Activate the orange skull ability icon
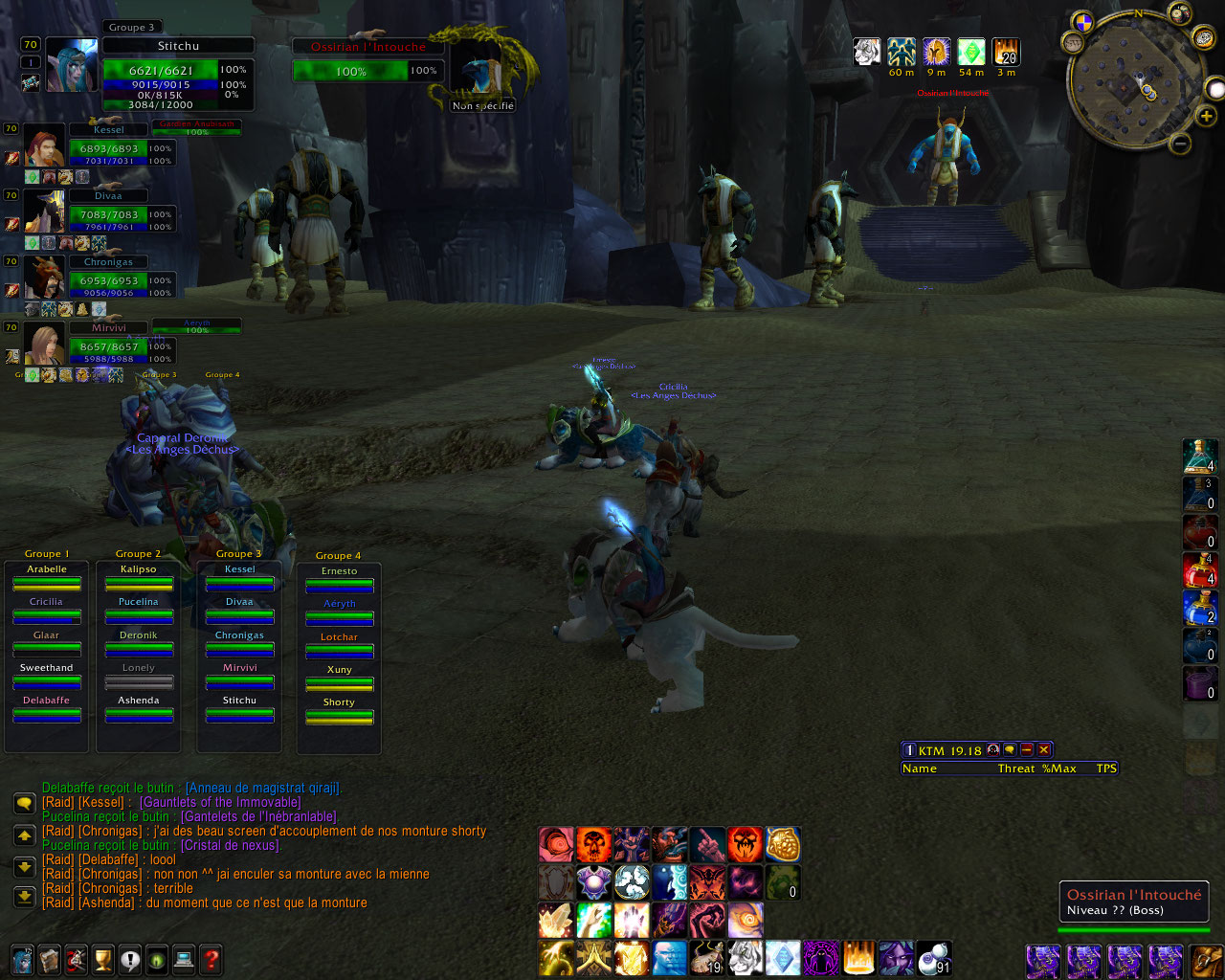 coord(593,845)
